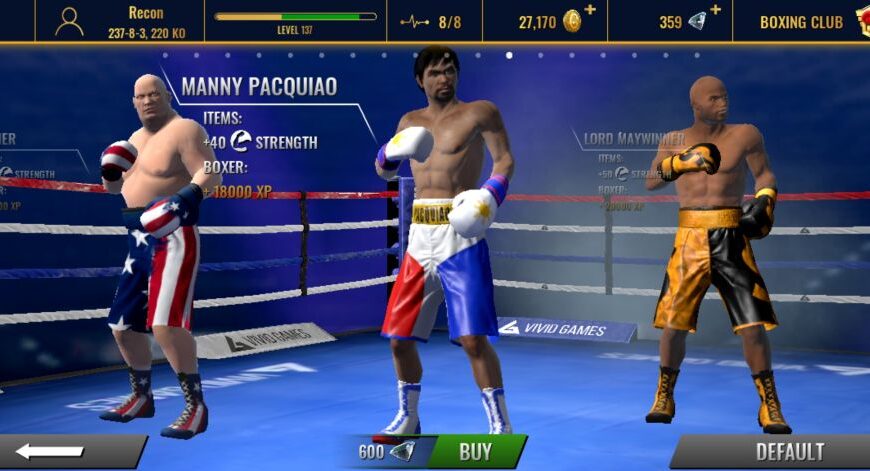This screenshot has width=870, height=471.
Task: Add more gold coins
Action: 589,11
